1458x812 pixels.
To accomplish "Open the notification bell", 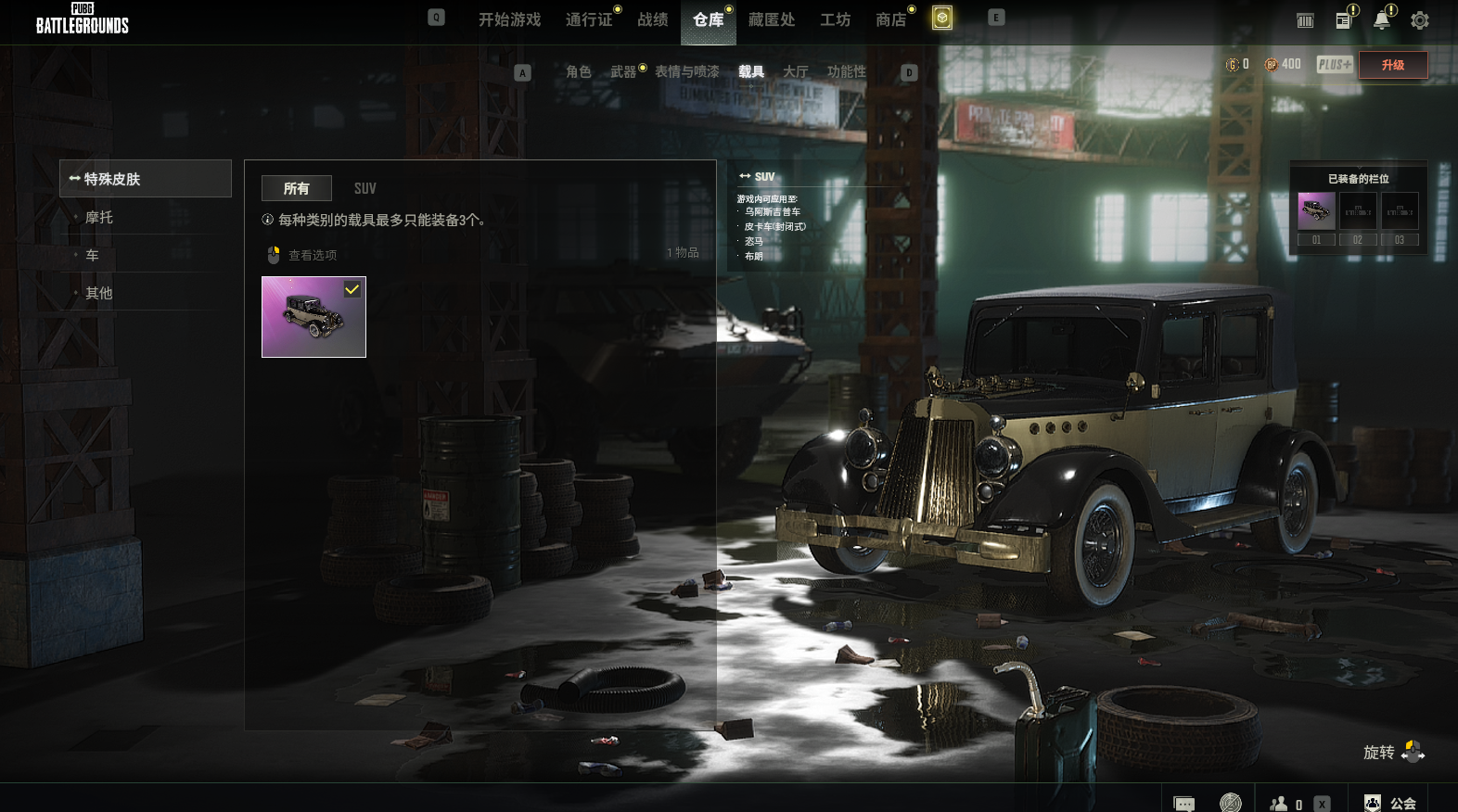I will point(1382,20).
